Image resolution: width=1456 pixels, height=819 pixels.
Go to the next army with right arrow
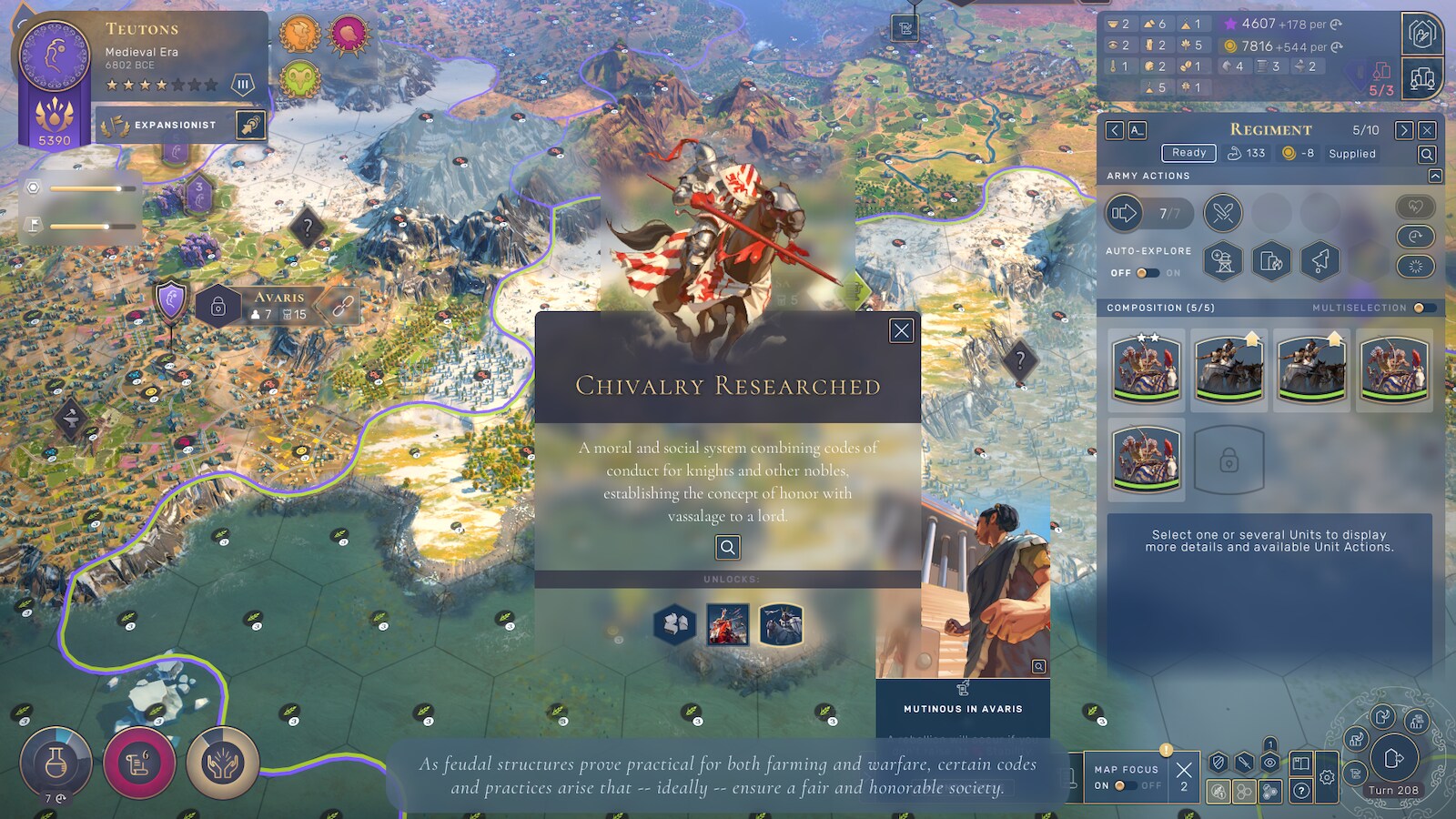(1404, 130)
